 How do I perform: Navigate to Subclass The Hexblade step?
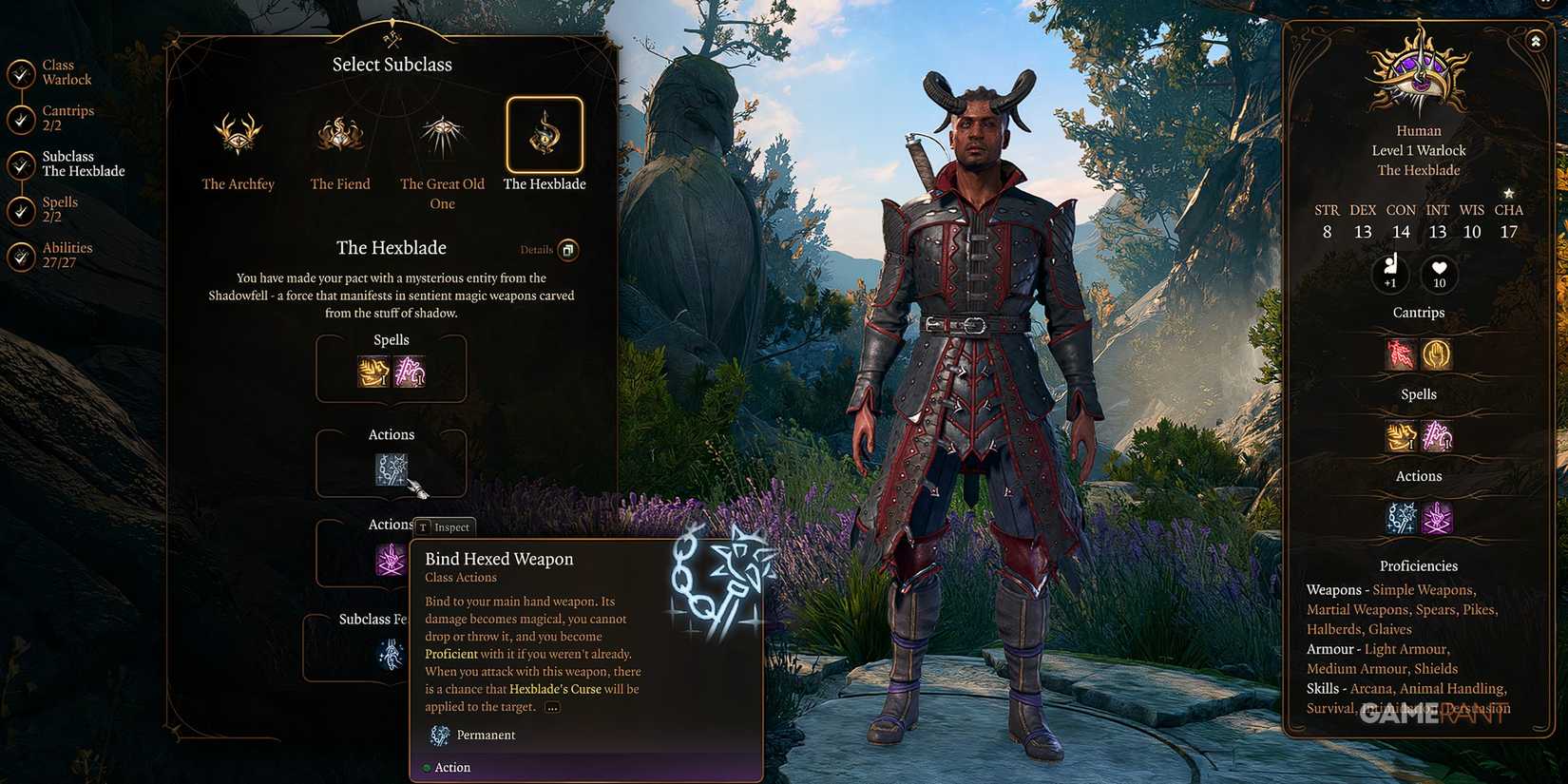pyautogui.click(x=21, y=163)
